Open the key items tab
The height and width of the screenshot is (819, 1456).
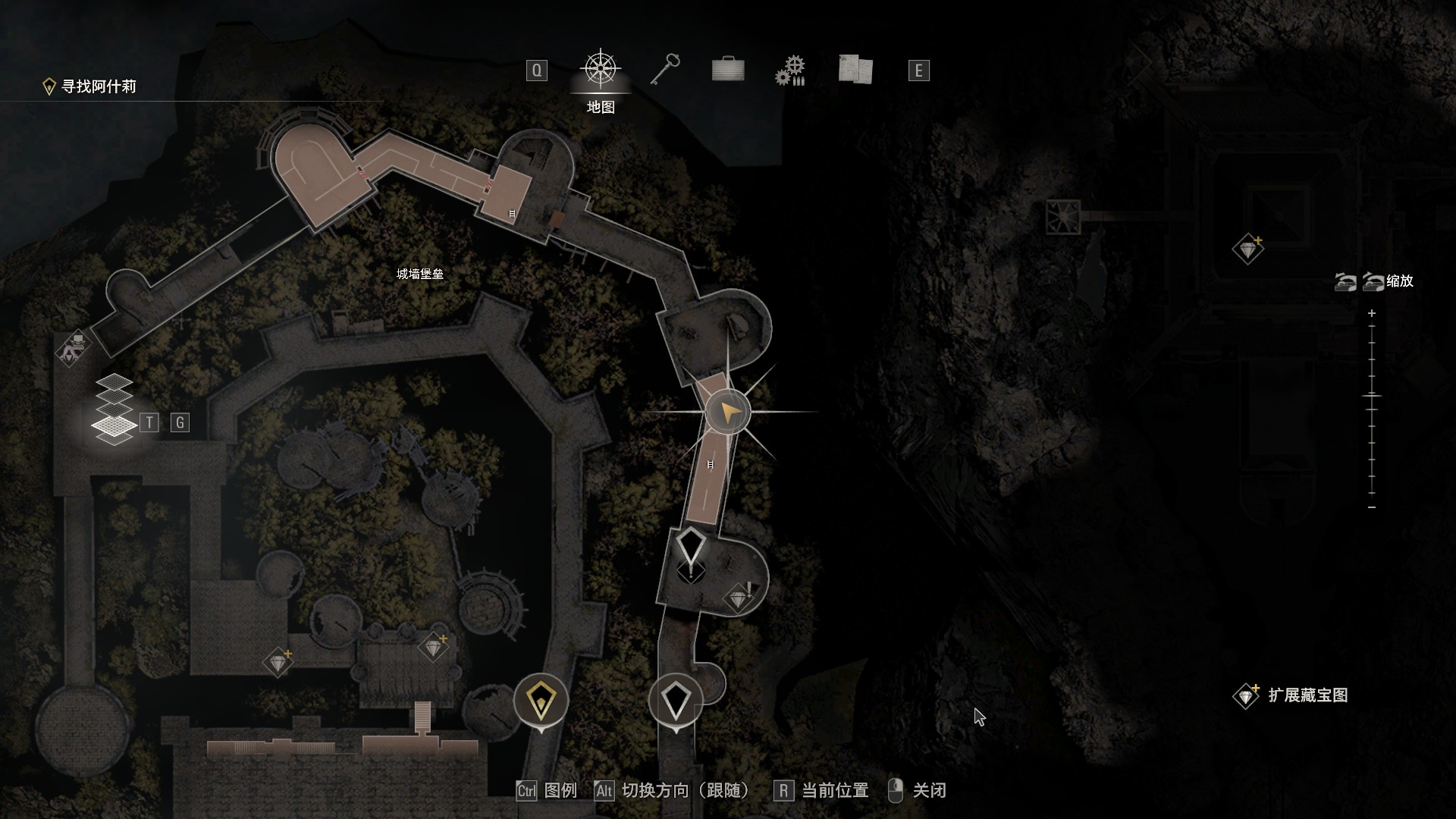pyautogui.click(x=665, y=70)
